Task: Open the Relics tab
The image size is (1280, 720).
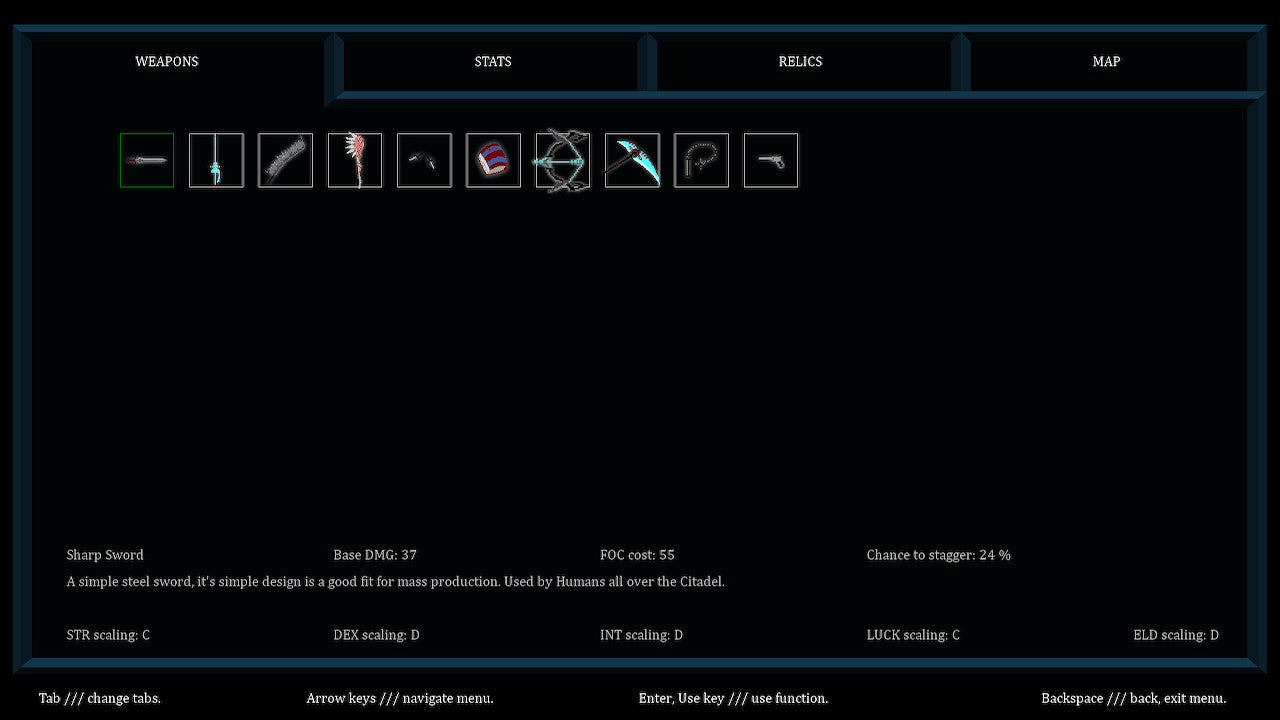Action: (x=800, y=62)
